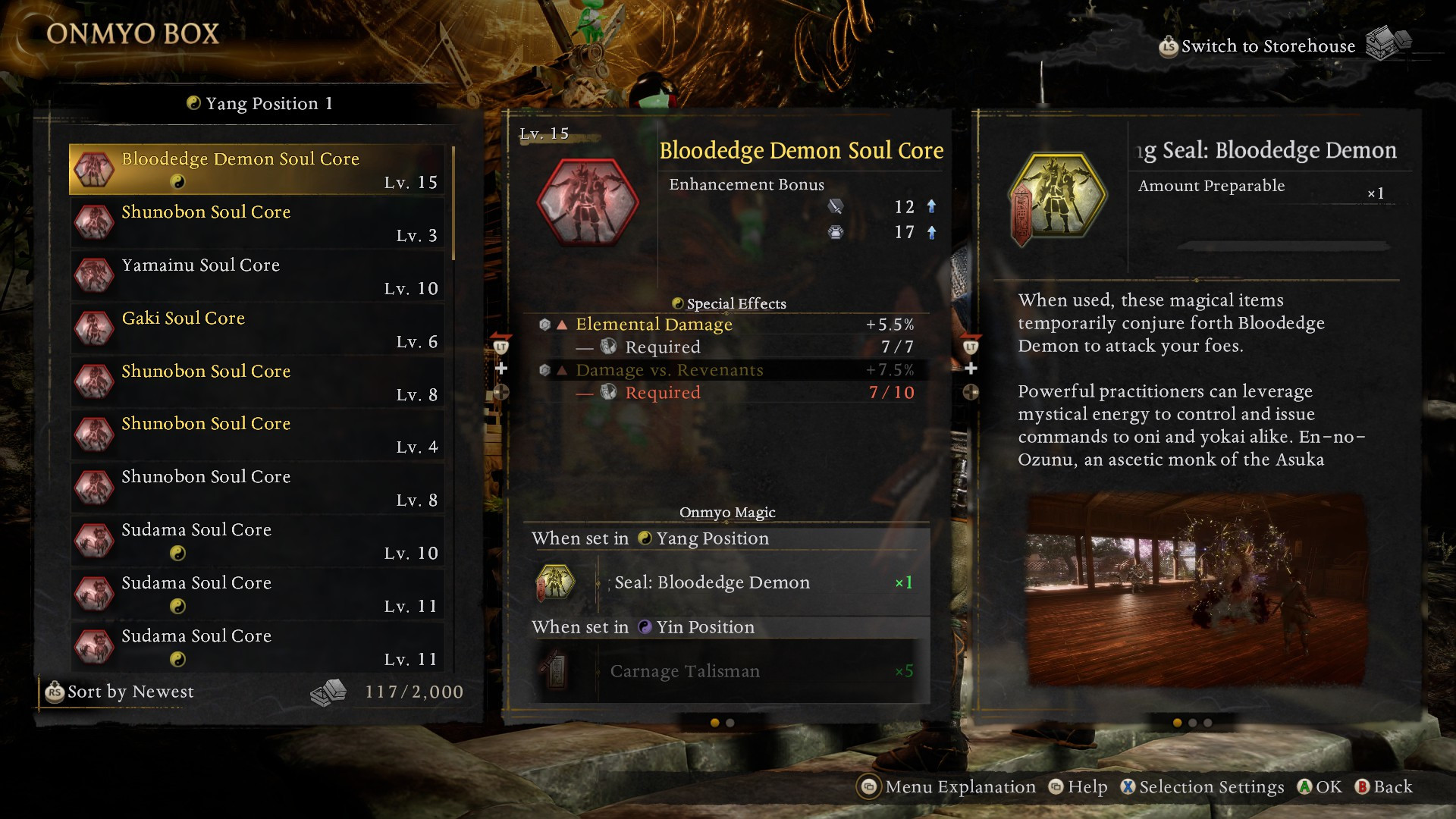
Task: Highlight the Damage vs. Revenants effect
Action: pyautogui.click(x=728, y=370)
